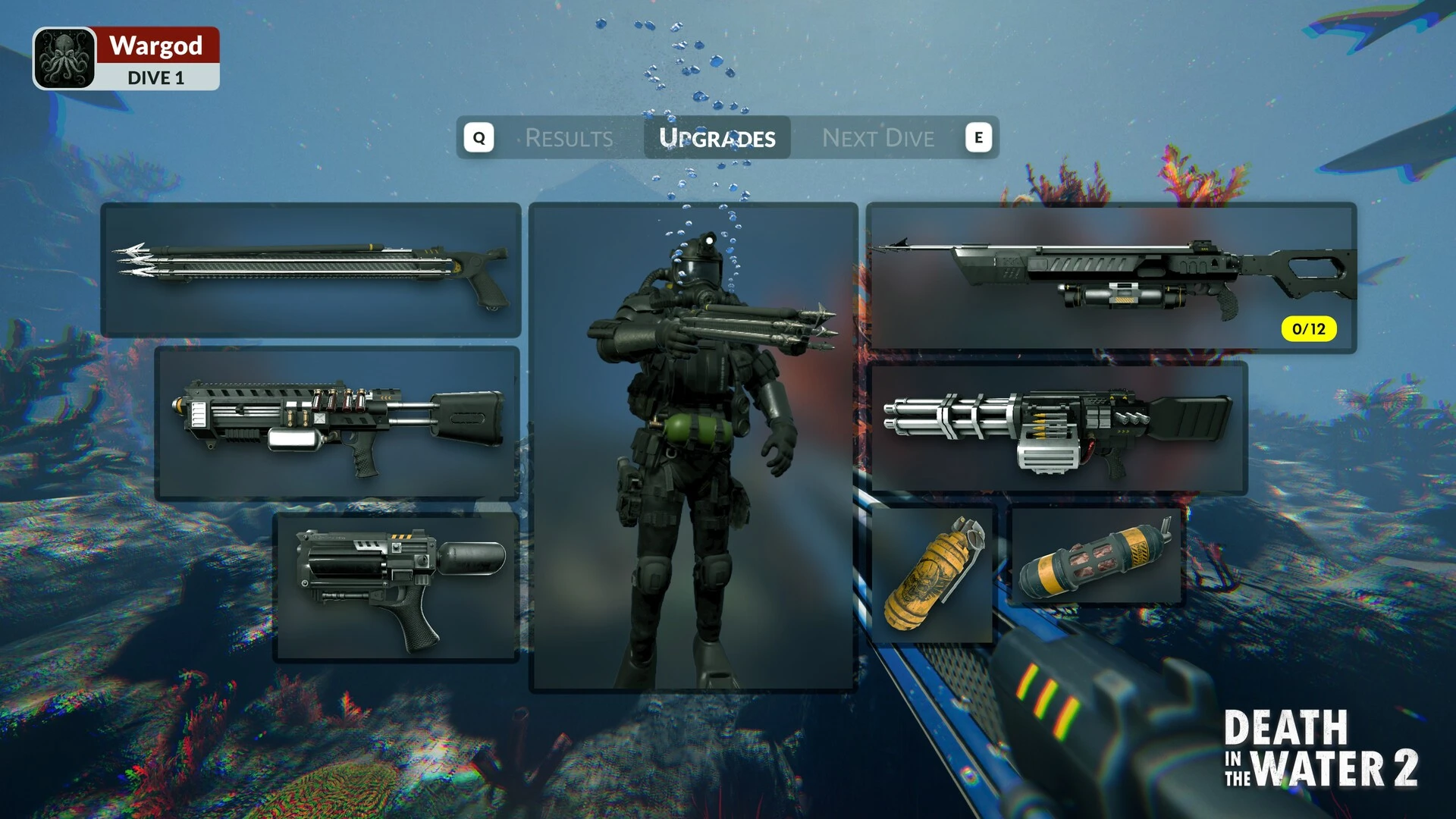The width and height of the screenshot is (1456, 819).
Task: Select the harpoon rifle marked 0/12
Action: pos(1111,277)
